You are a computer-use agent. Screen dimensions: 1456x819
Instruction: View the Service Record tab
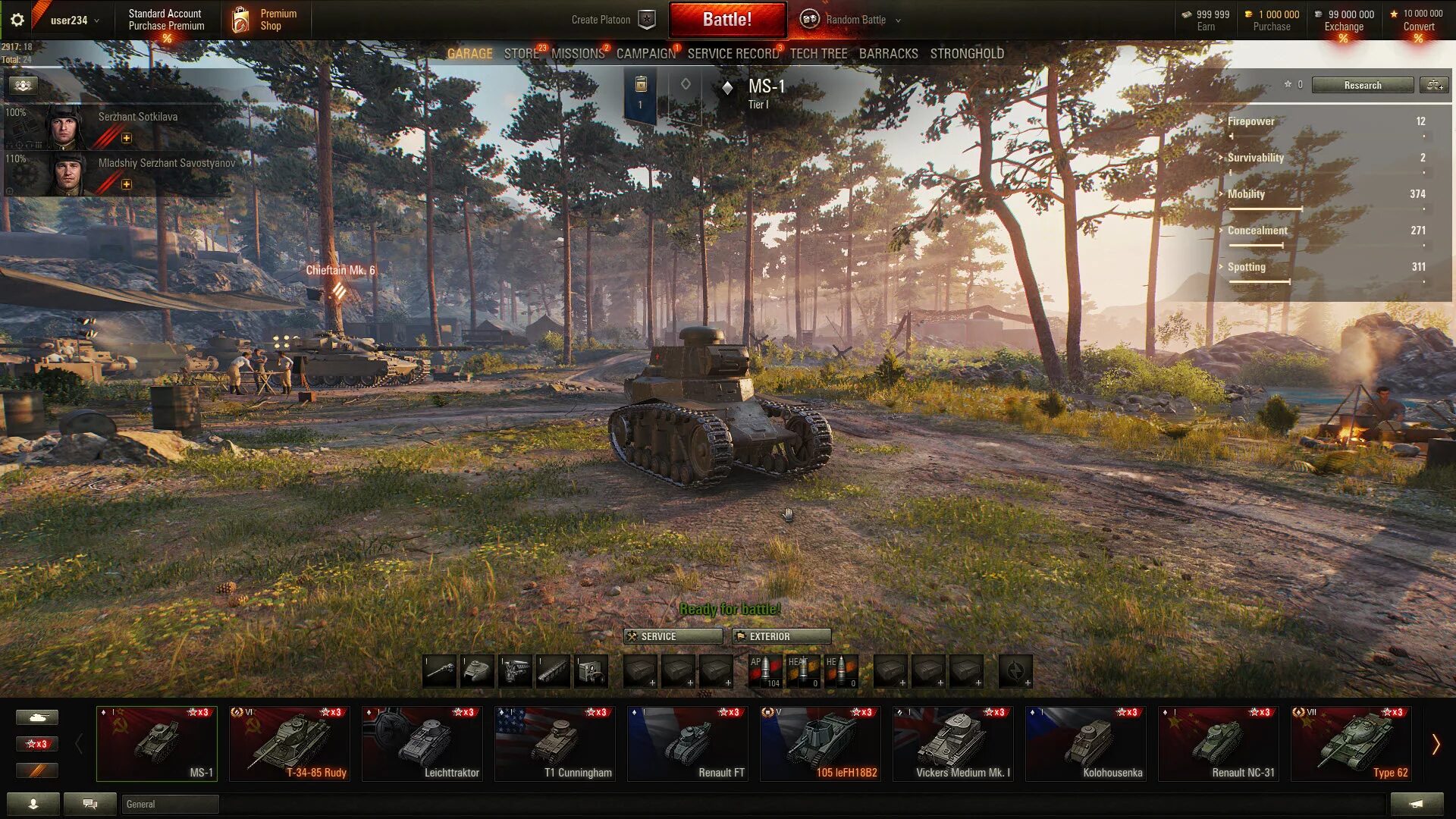[733, 54]
